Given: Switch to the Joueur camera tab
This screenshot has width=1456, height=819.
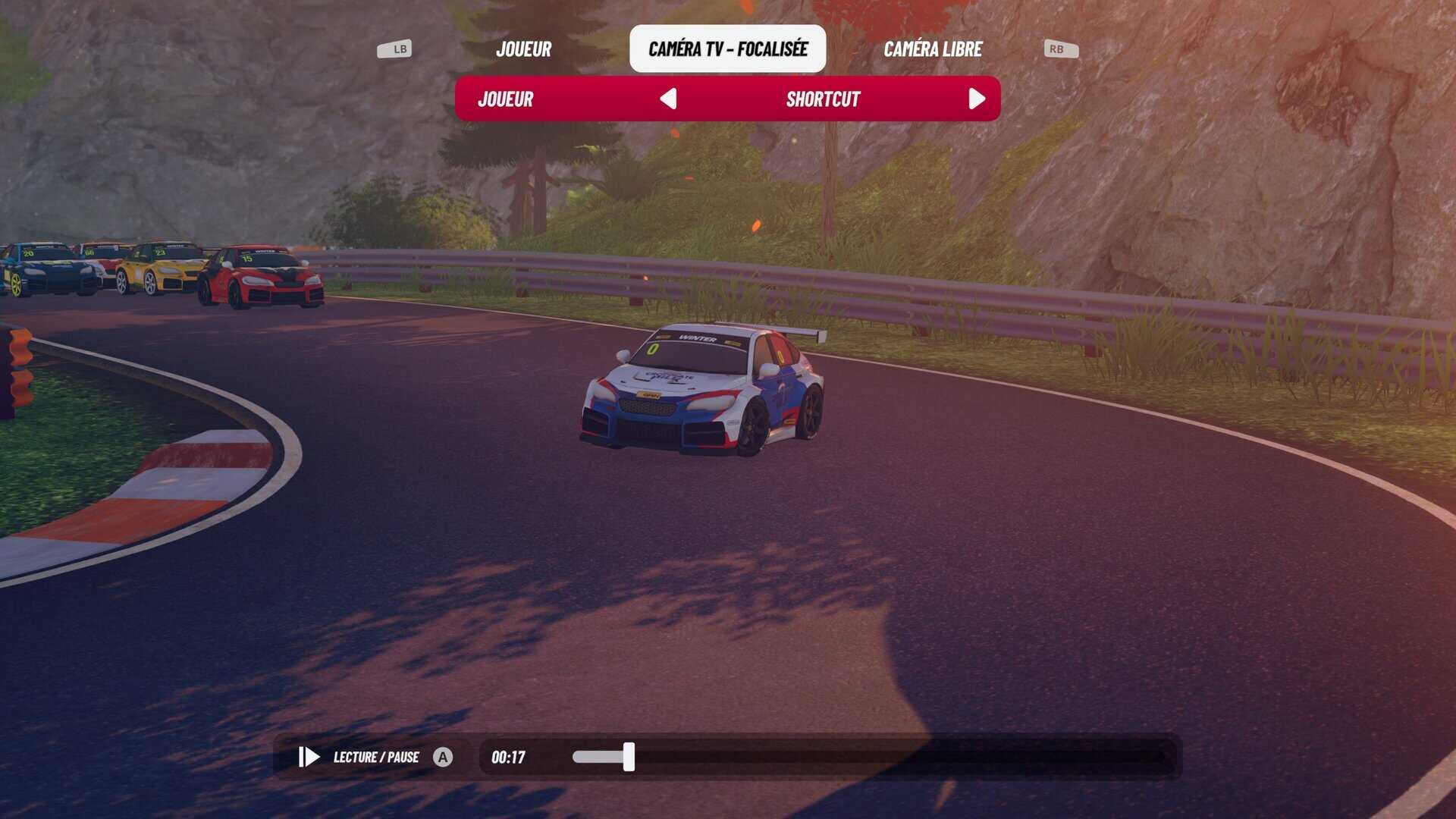Looking at the screenshot, I should click(x=523, y=49).
